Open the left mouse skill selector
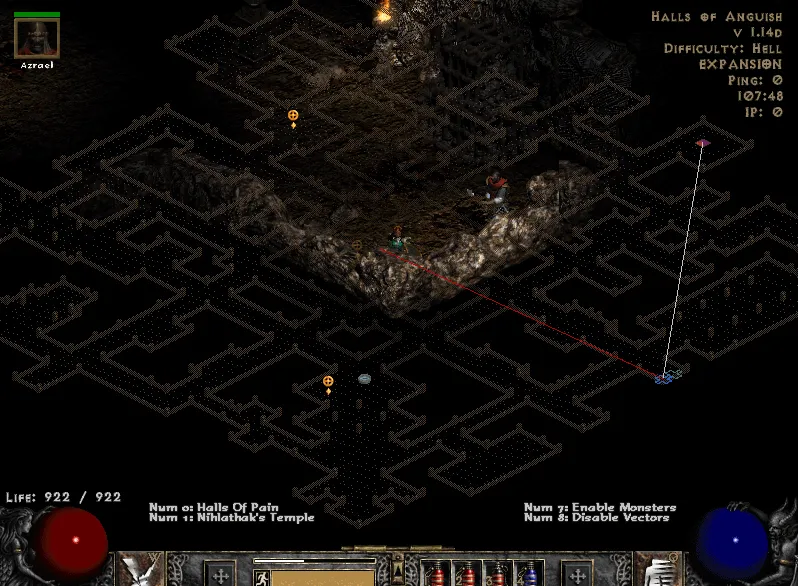 (x=141, y=571)
